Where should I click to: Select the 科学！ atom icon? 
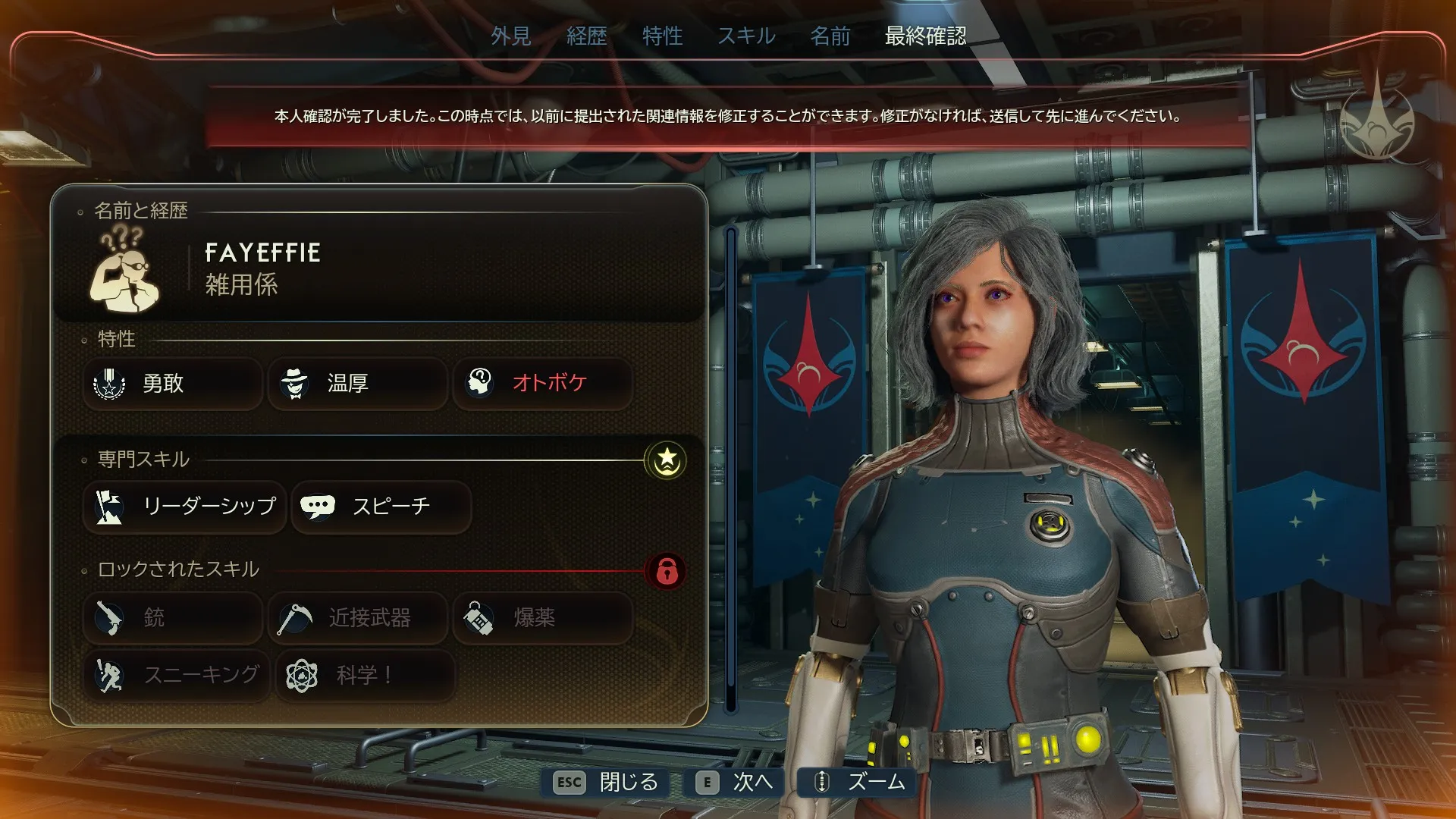(302, 675)
